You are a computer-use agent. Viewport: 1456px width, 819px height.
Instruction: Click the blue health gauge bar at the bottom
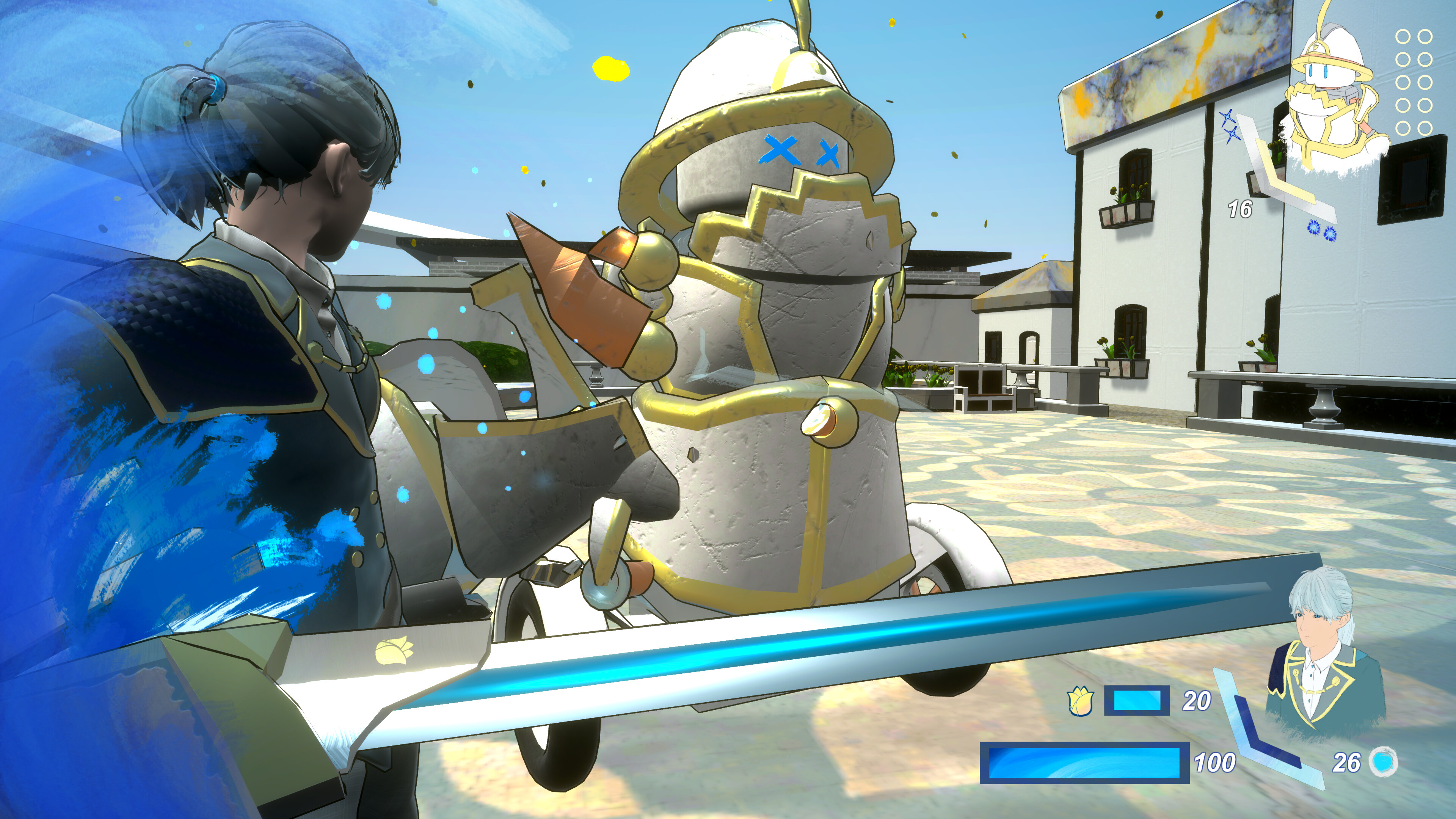1084,765
